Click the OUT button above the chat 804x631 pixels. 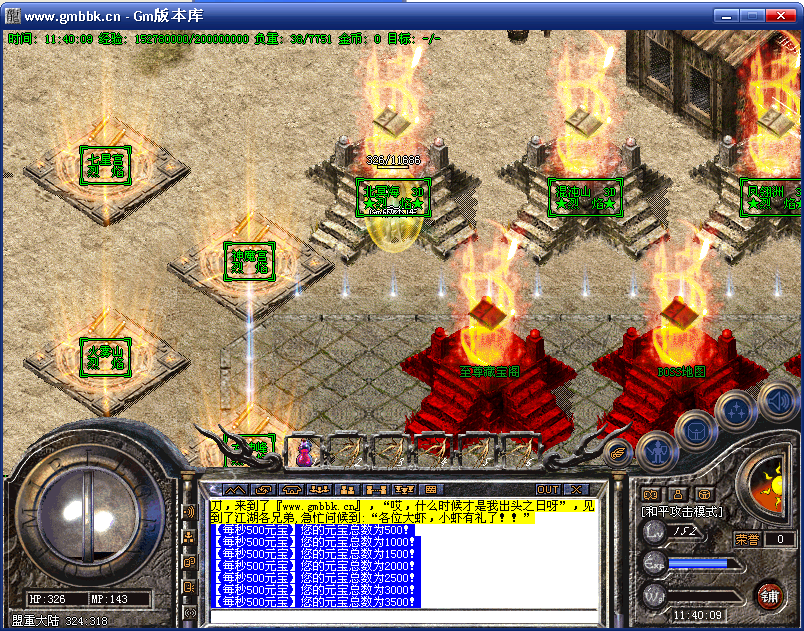pyautogui.click(x=548, y=489)
